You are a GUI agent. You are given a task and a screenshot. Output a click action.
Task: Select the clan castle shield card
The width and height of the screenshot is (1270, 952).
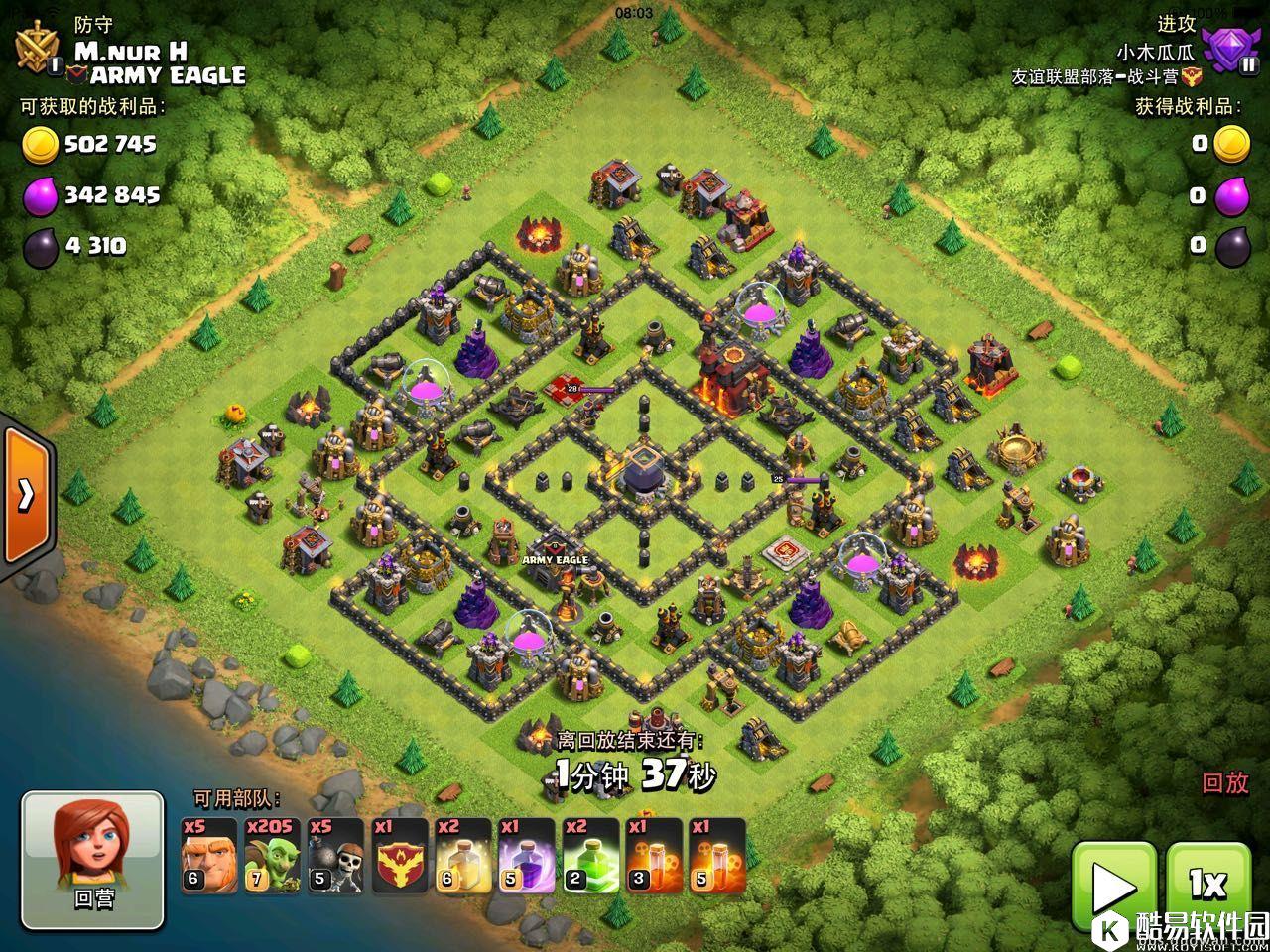(399, 855)
